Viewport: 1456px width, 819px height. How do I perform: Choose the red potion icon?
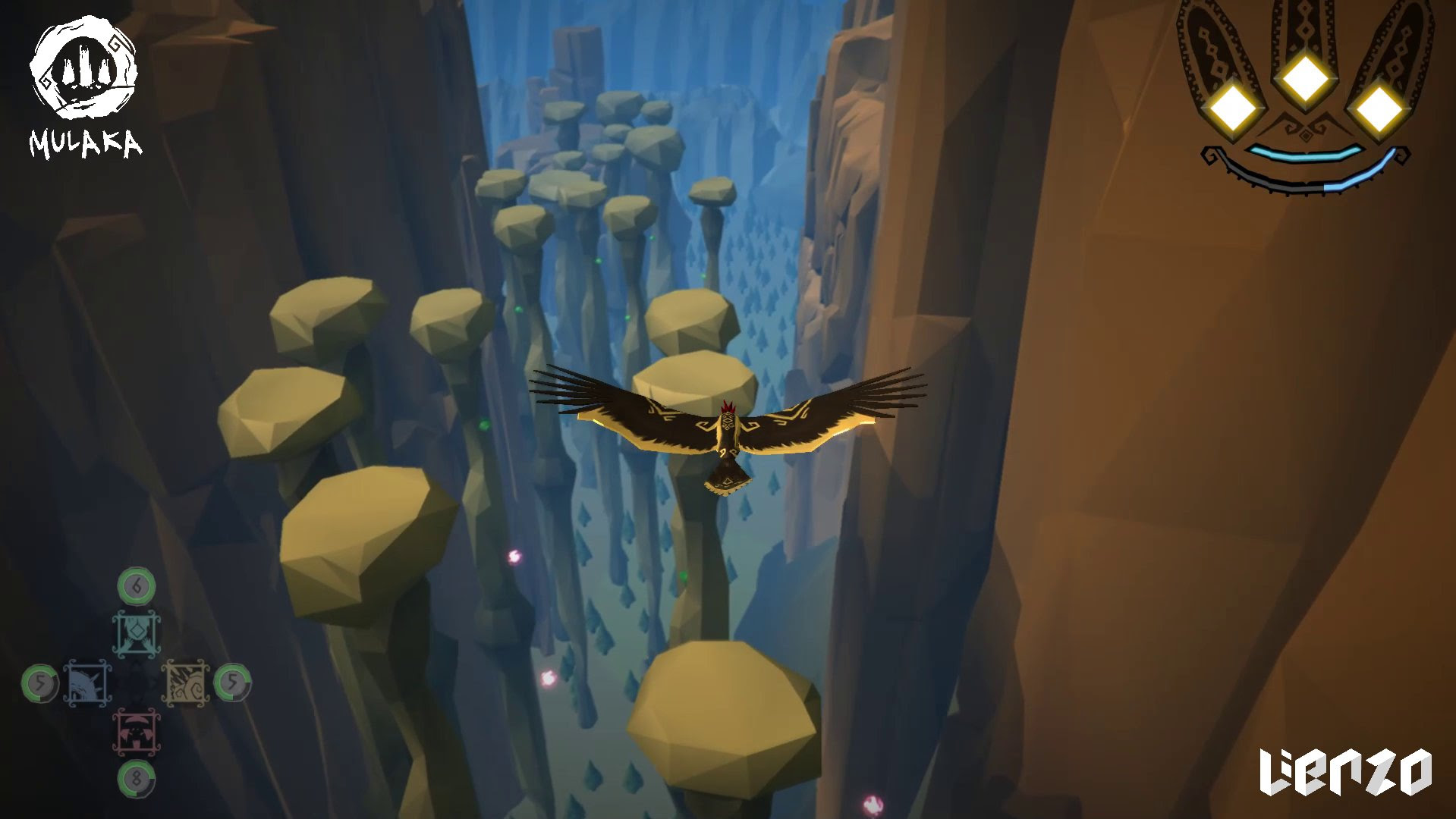[x=137, y=733]
